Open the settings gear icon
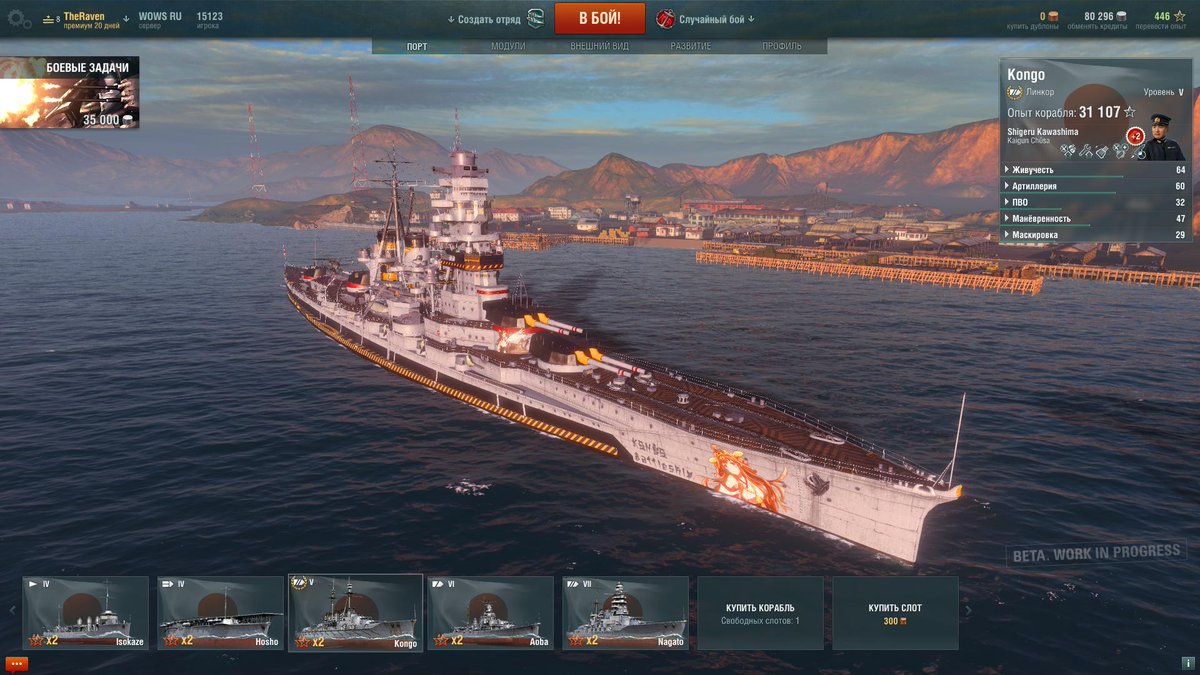The height and width of the screenshot is (675, 1200). 19,18
